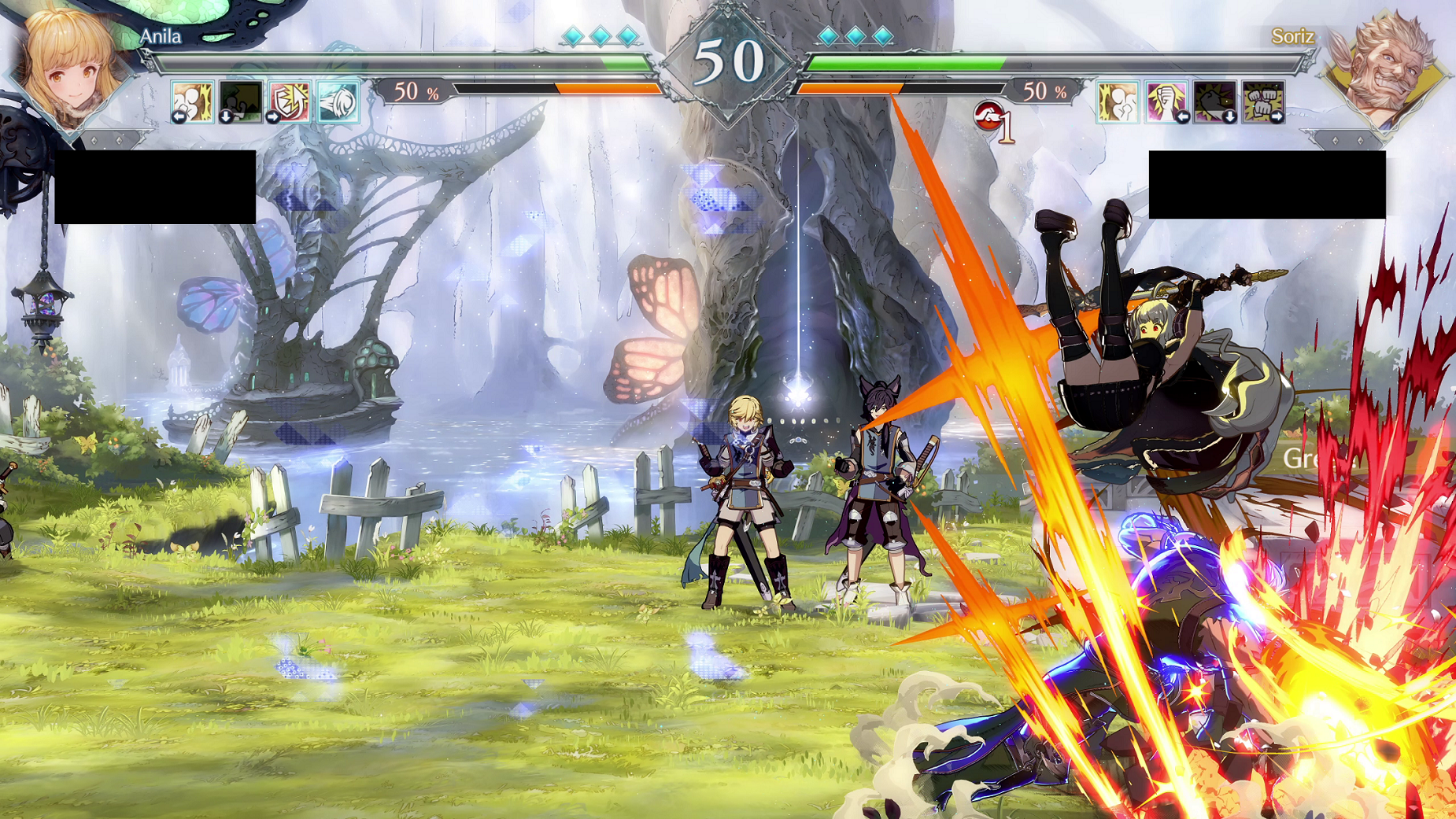Click Soriz's darkened down-arrow punch skill
The image size is (1456, 819).
click(1214, 101)
